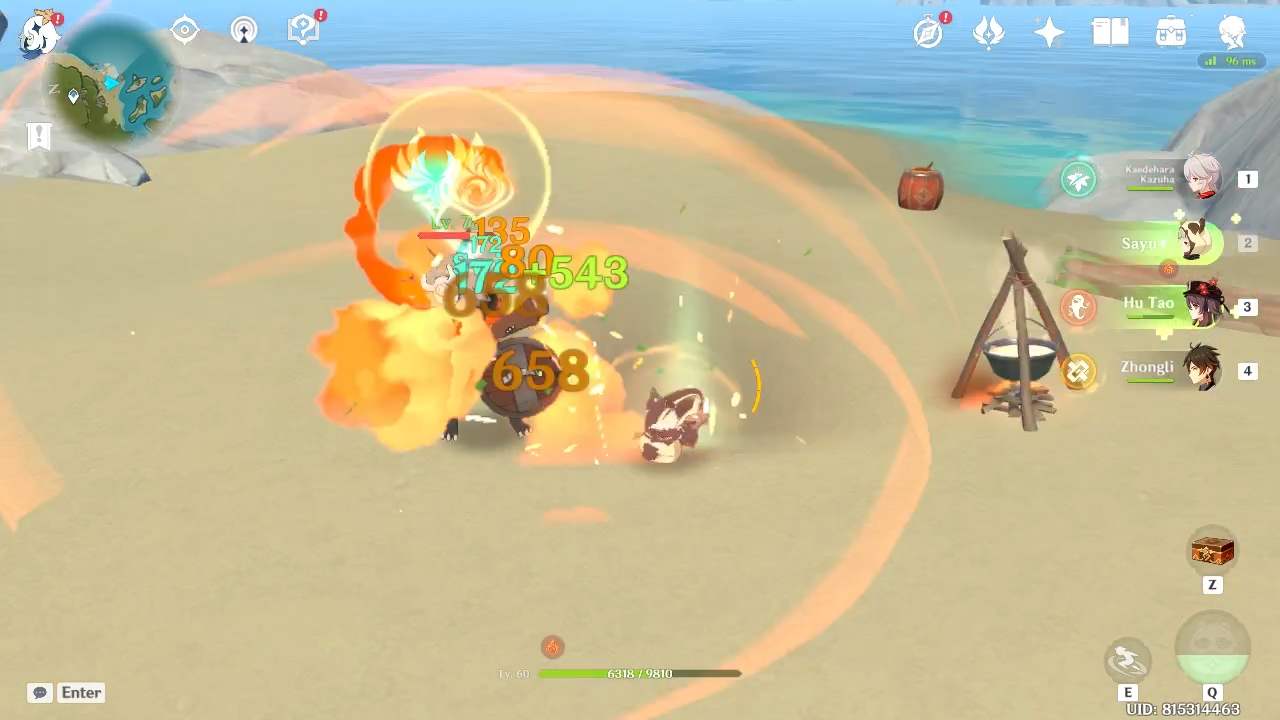Open the Events star icon
The width and height of the screenshot is (1280, 720).
[1047, 32]
